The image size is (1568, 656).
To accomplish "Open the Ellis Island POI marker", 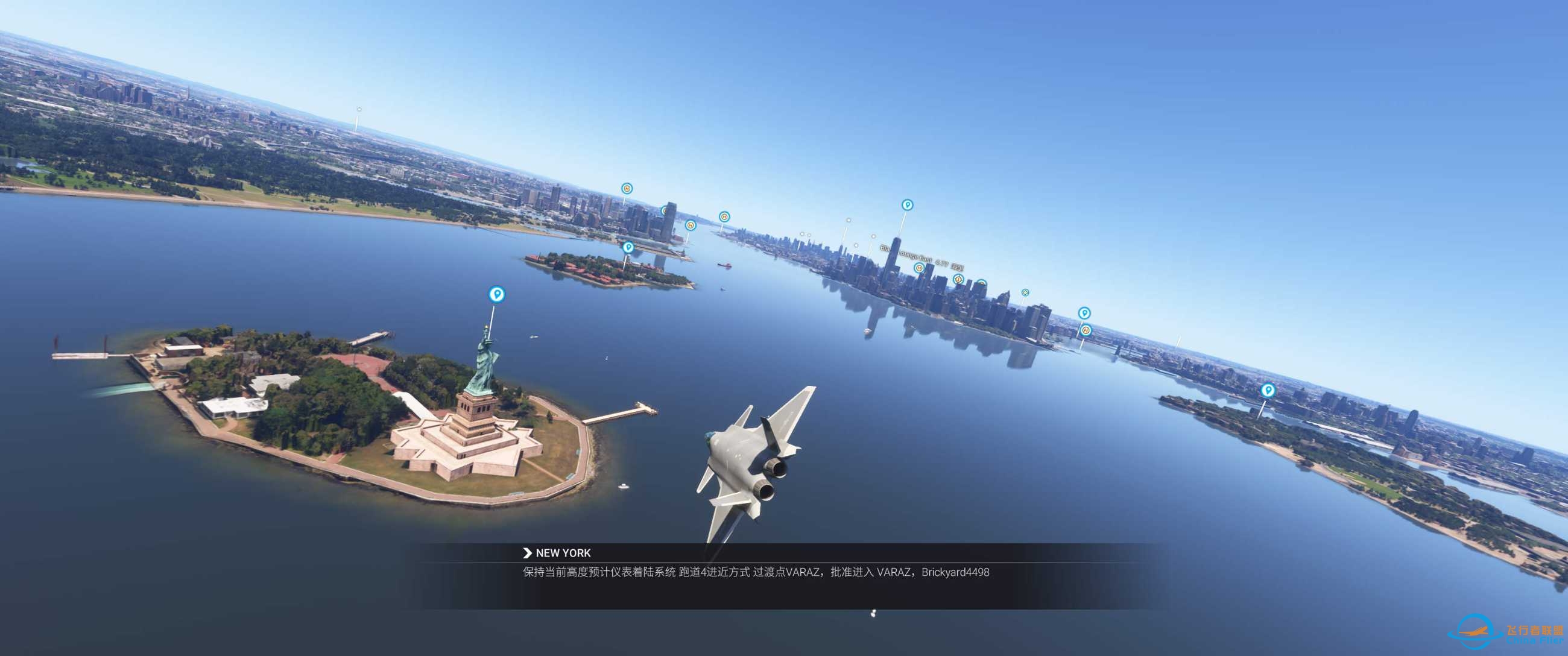I will [629, 248].
